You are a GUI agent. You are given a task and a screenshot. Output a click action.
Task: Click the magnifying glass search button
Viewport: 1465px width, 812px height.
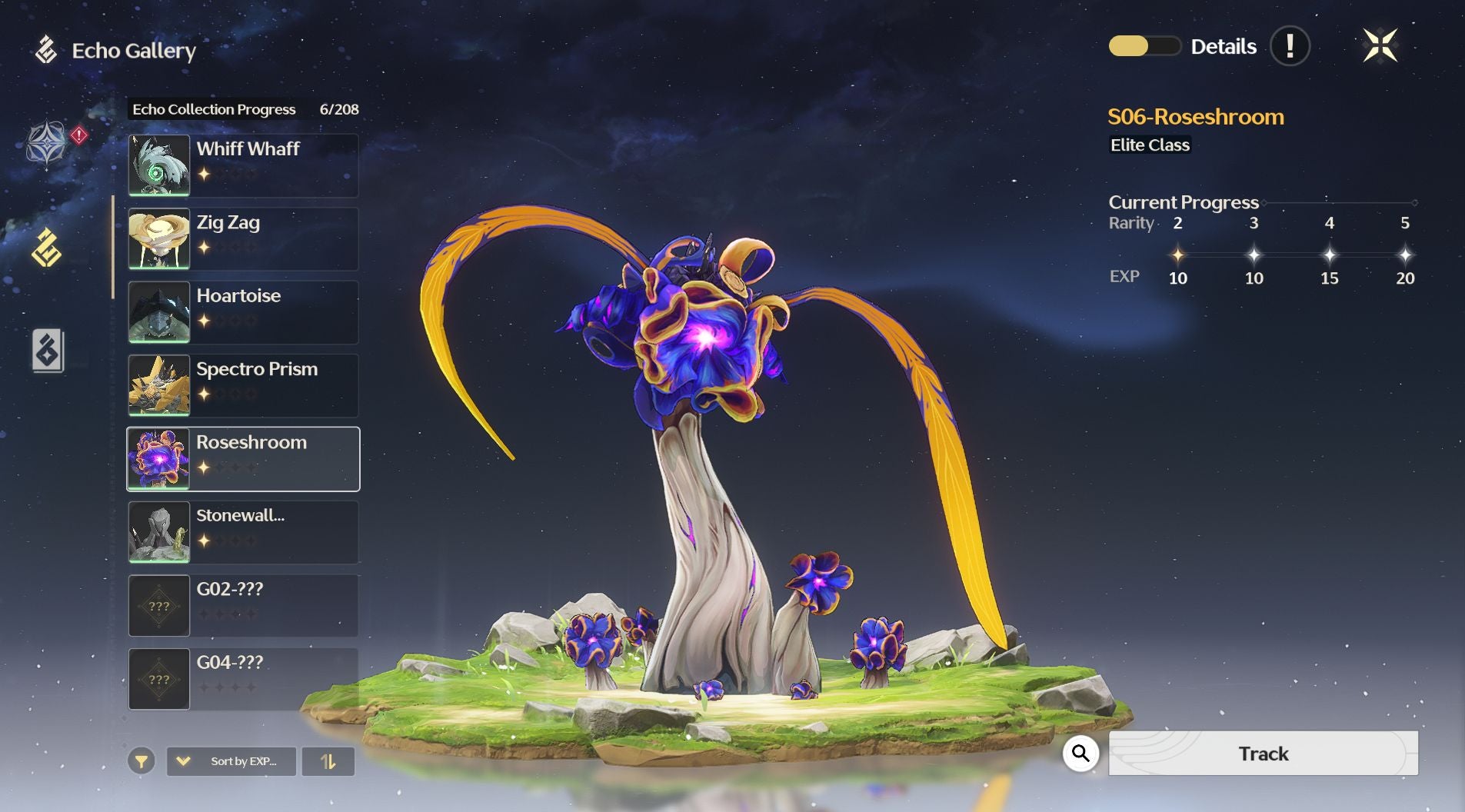tap(1080, 754)
